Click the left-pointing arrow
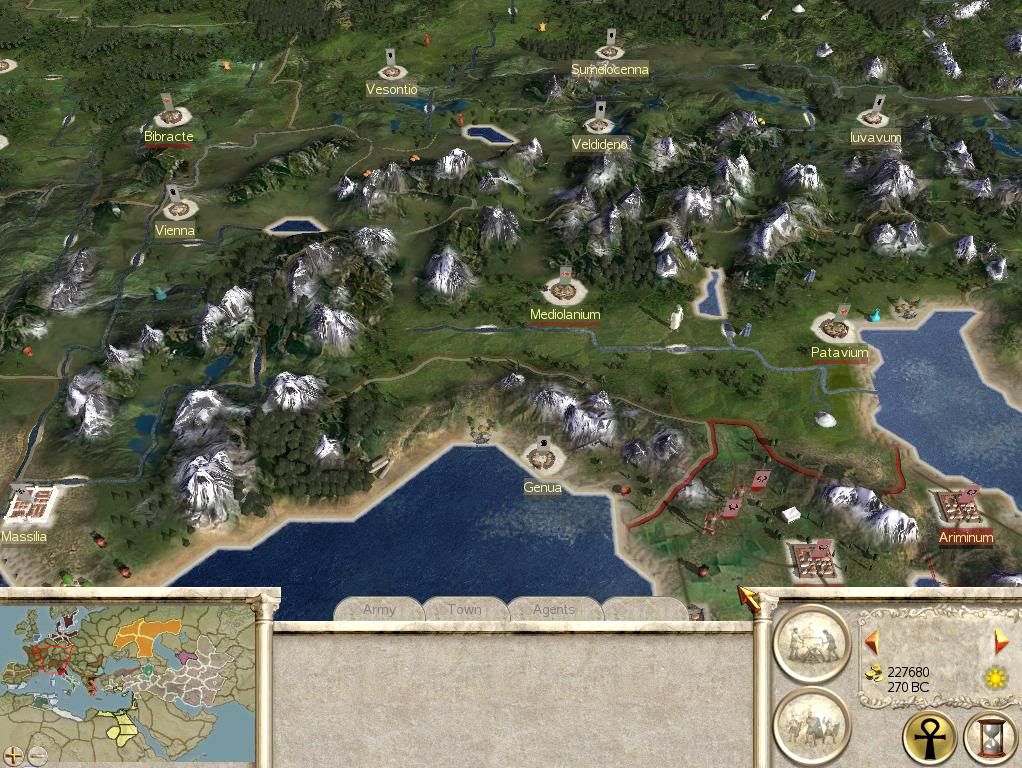The image size is (1022, 768). click(x=872, y=641)
